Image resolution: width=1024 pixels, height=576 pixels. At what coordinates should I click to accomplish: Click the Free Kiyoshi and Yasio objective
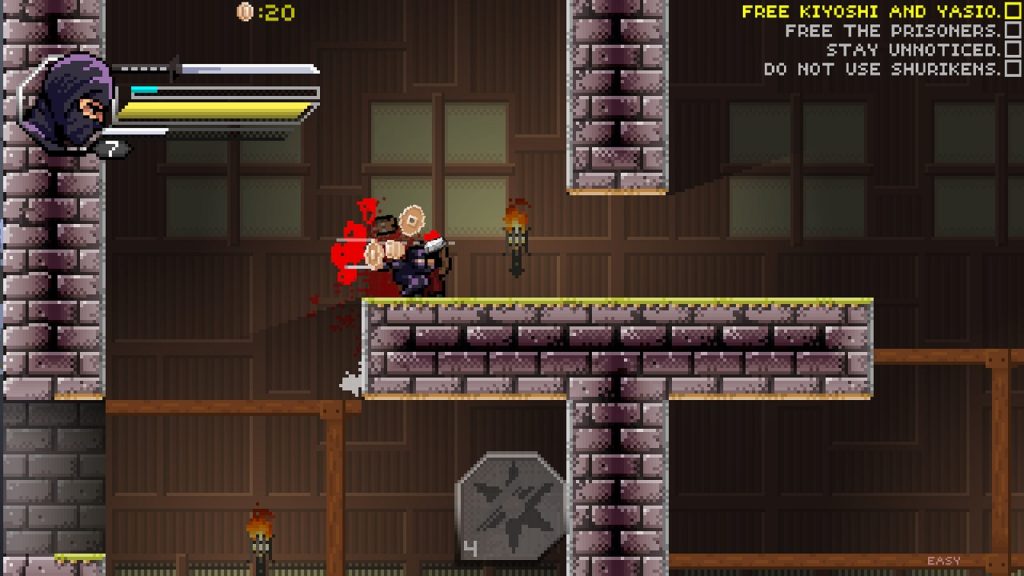870,12
